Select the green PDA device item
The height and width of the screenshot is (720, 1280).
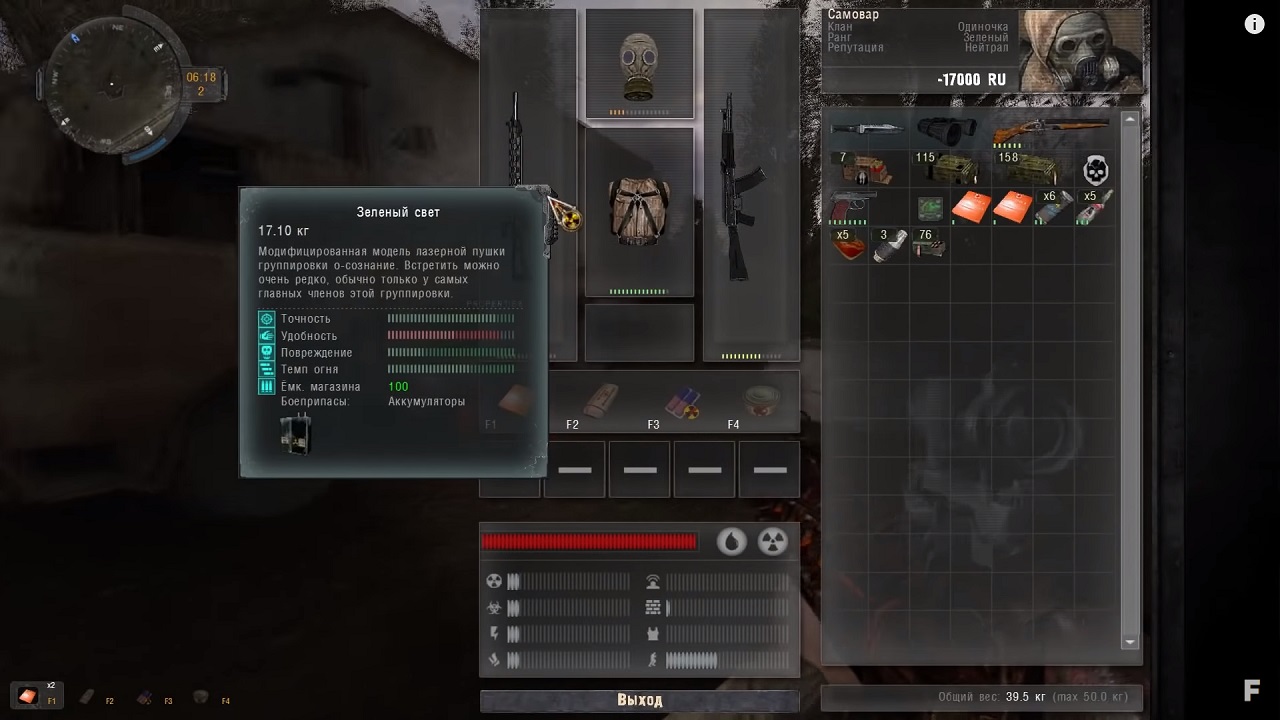931,209
